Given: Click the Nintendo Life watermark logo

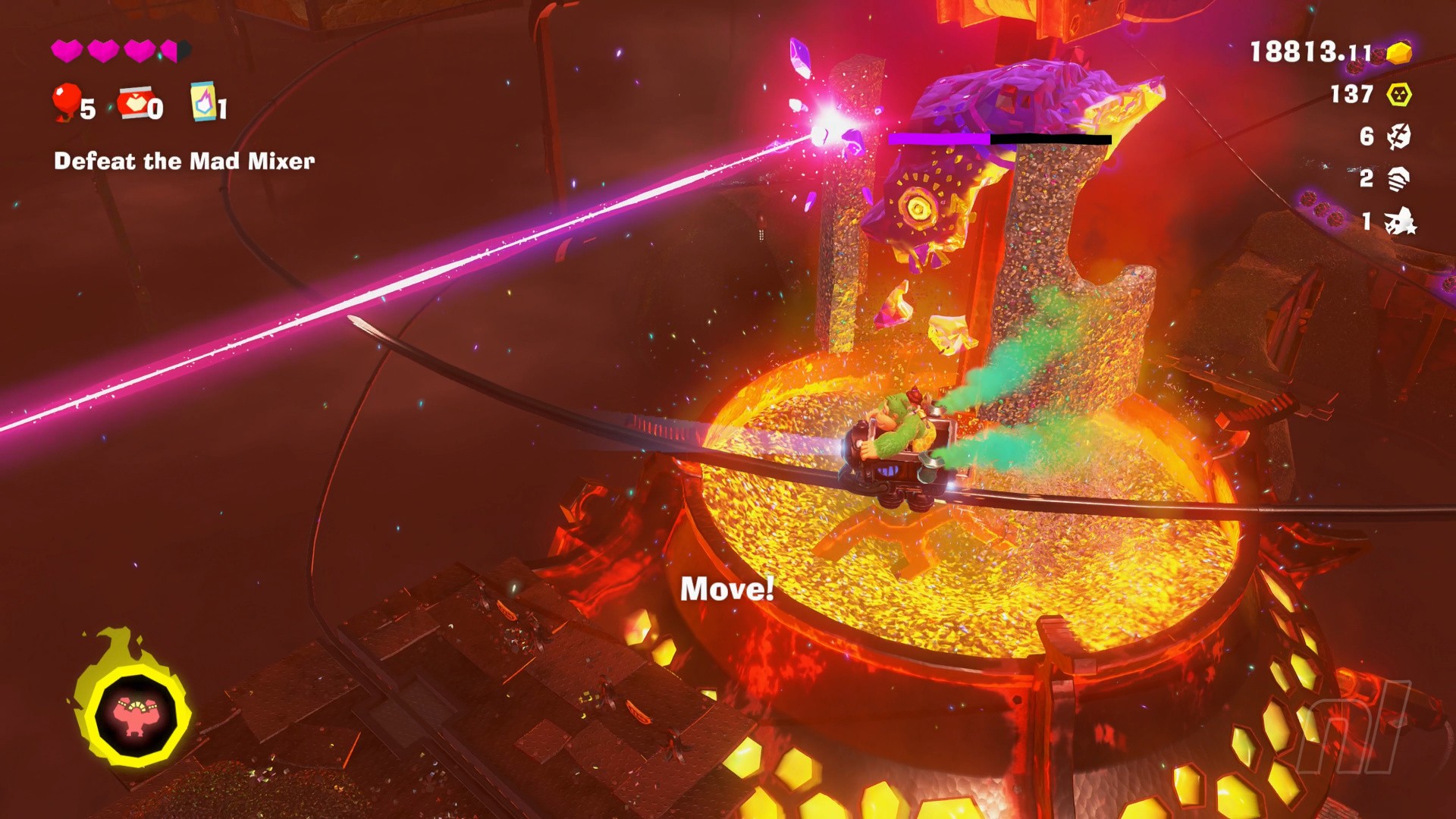Looking at the screenshot, I should click(x=1352, y=728).
